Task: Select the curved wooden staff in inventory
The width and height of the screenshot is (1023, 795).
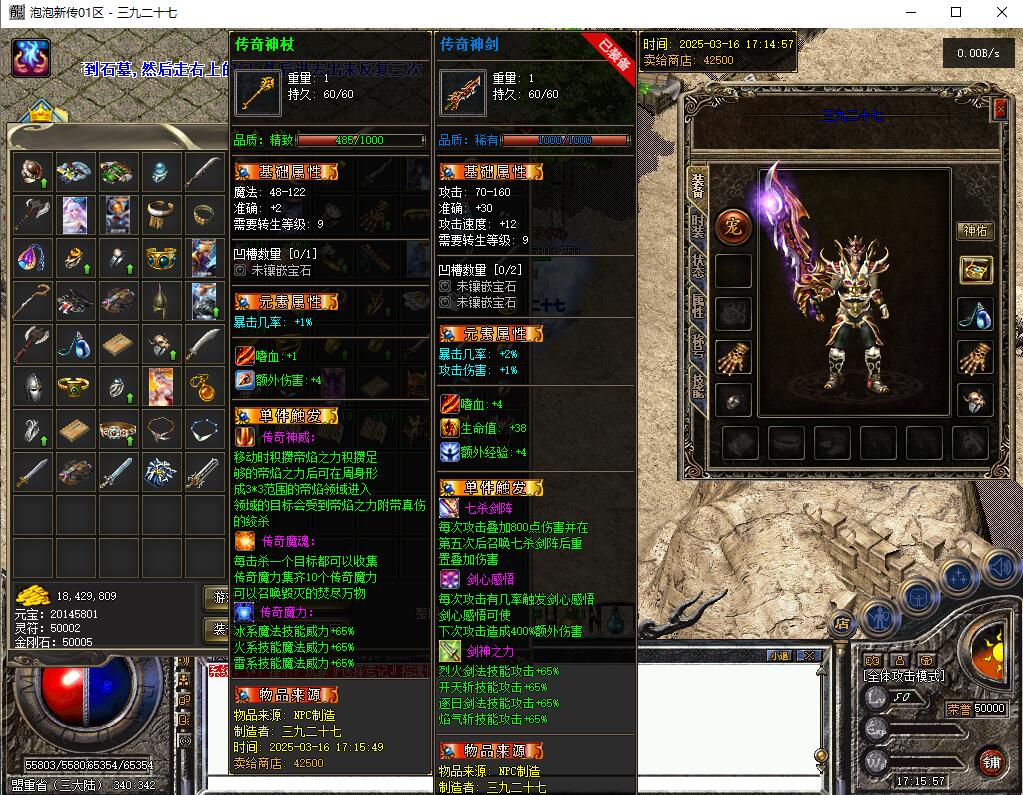Action: [x=33, y=299]
